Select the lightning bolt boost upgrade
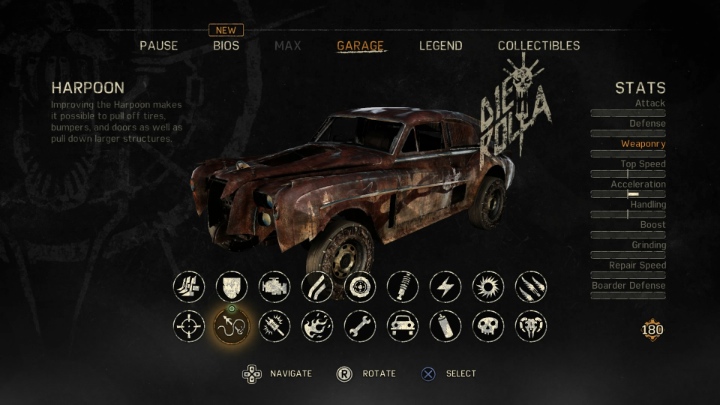Image resolution: width=720 pixels, height=405 pixels. [445, 286]
